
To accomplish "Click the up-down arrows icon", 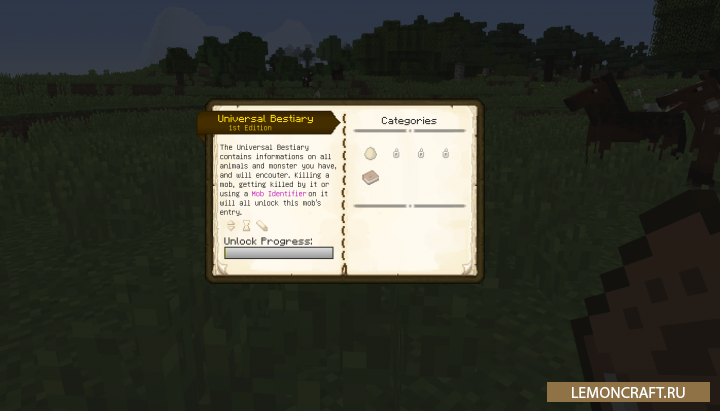I will [230, 226].
